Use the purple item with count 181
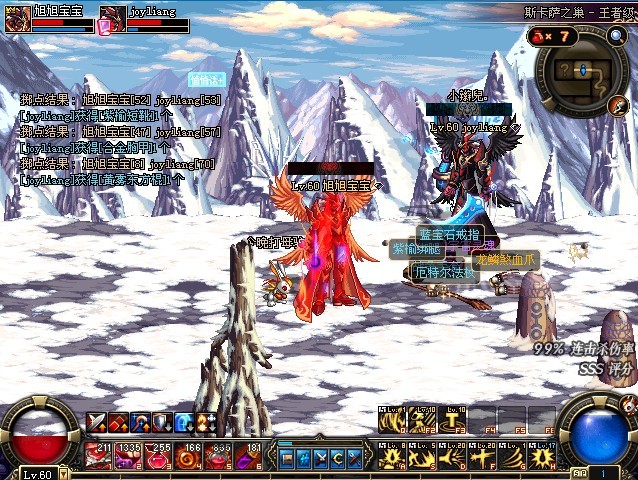The width and height of the screenshot is (638, 480). coord(247,456)
